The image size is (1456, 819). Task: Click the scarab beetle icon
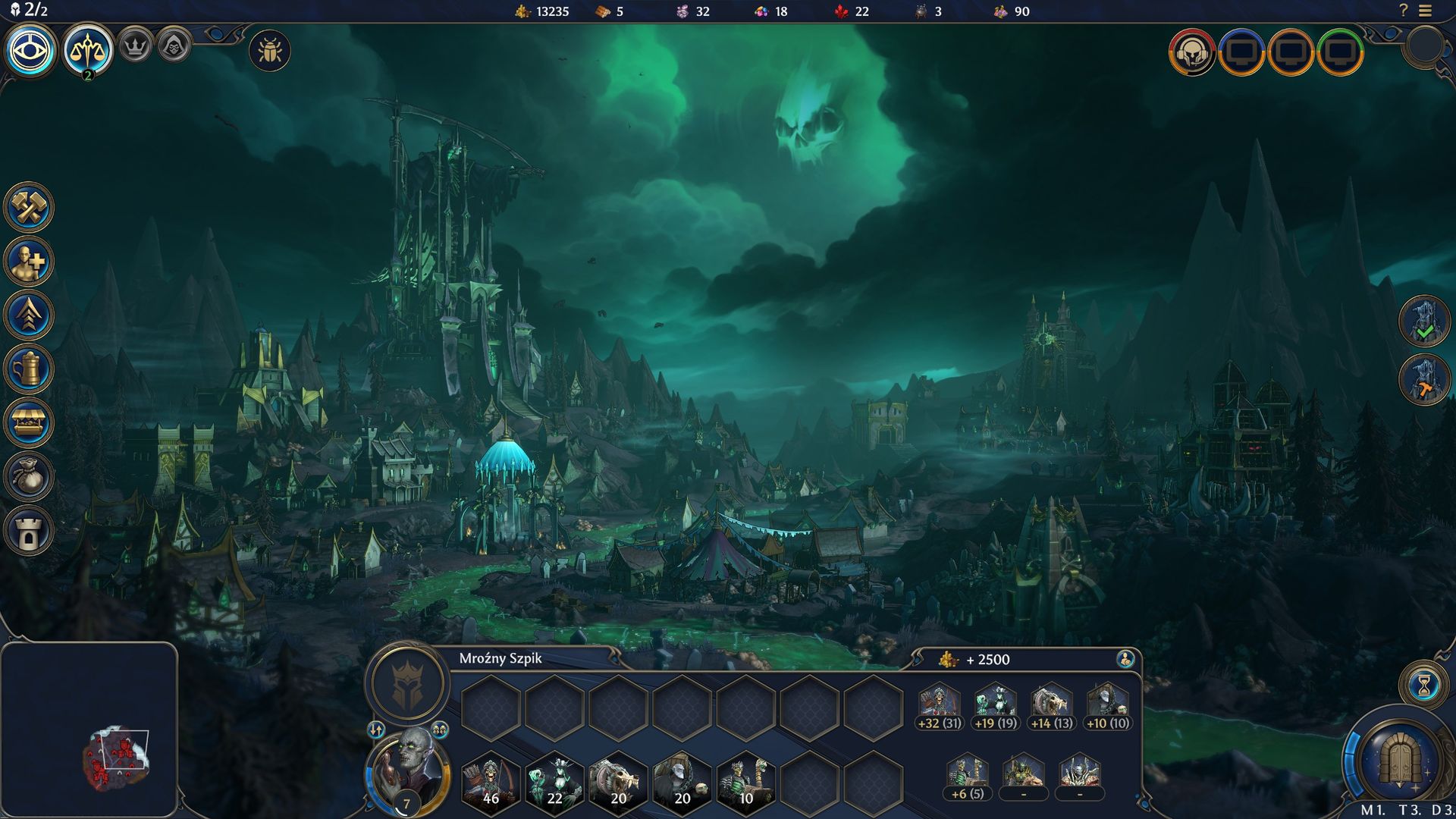pos(270,52)
